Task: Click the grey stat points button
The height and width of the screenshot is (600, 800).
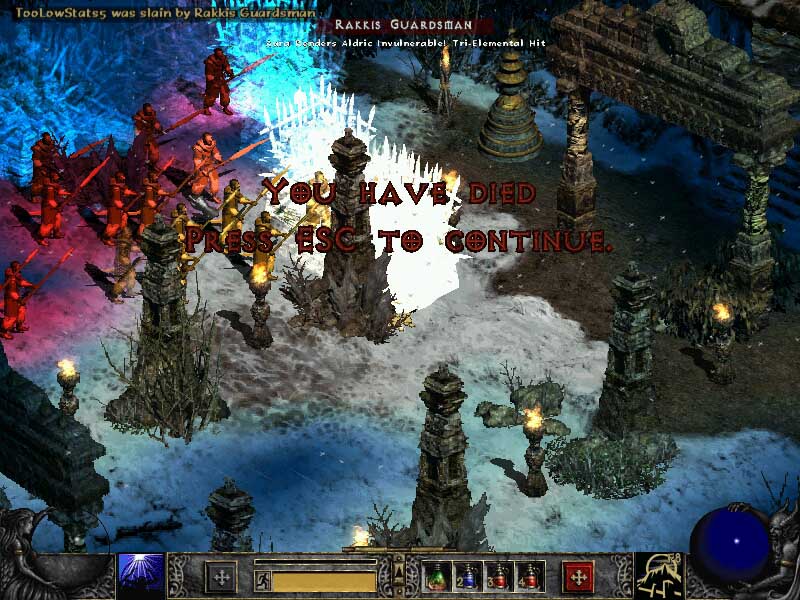Action: point(220,577)
